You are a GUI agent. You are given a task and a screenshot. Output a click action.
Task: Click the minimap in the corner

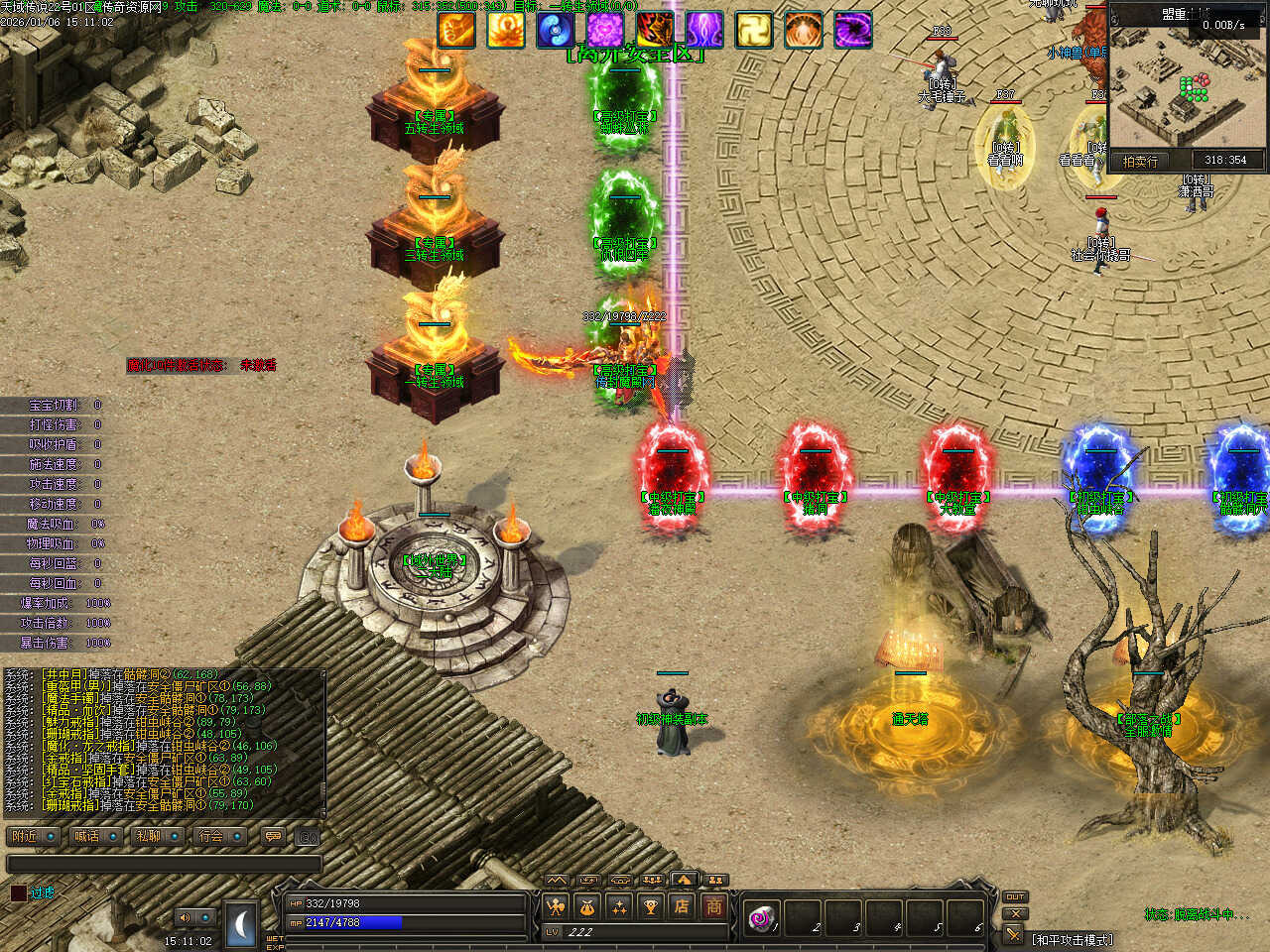(1187, 89)
